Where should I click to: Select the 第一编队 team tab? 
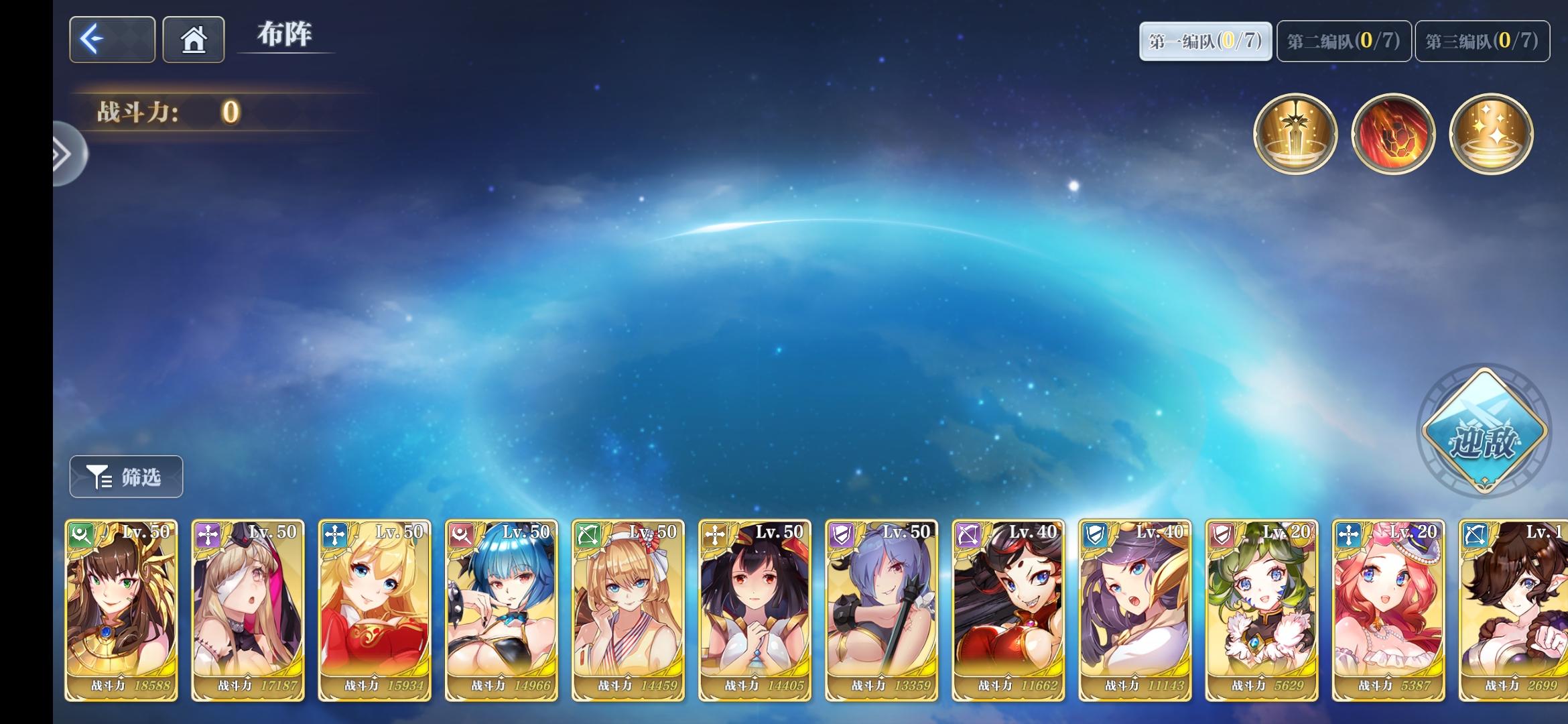[1204, 40]
